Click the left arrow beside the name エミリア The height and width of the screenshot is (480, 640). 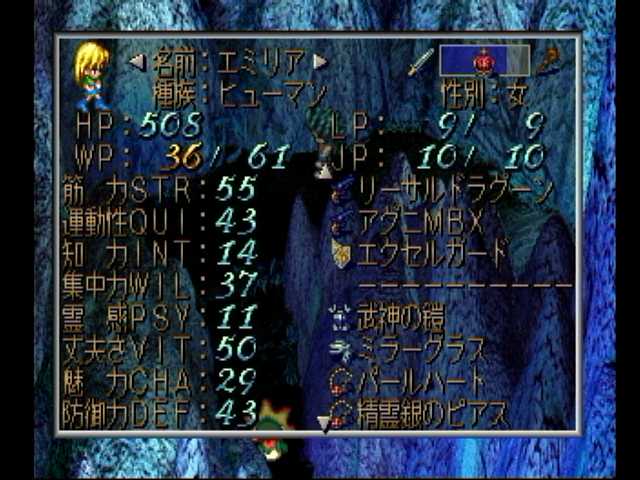click(x=137, y=62)
